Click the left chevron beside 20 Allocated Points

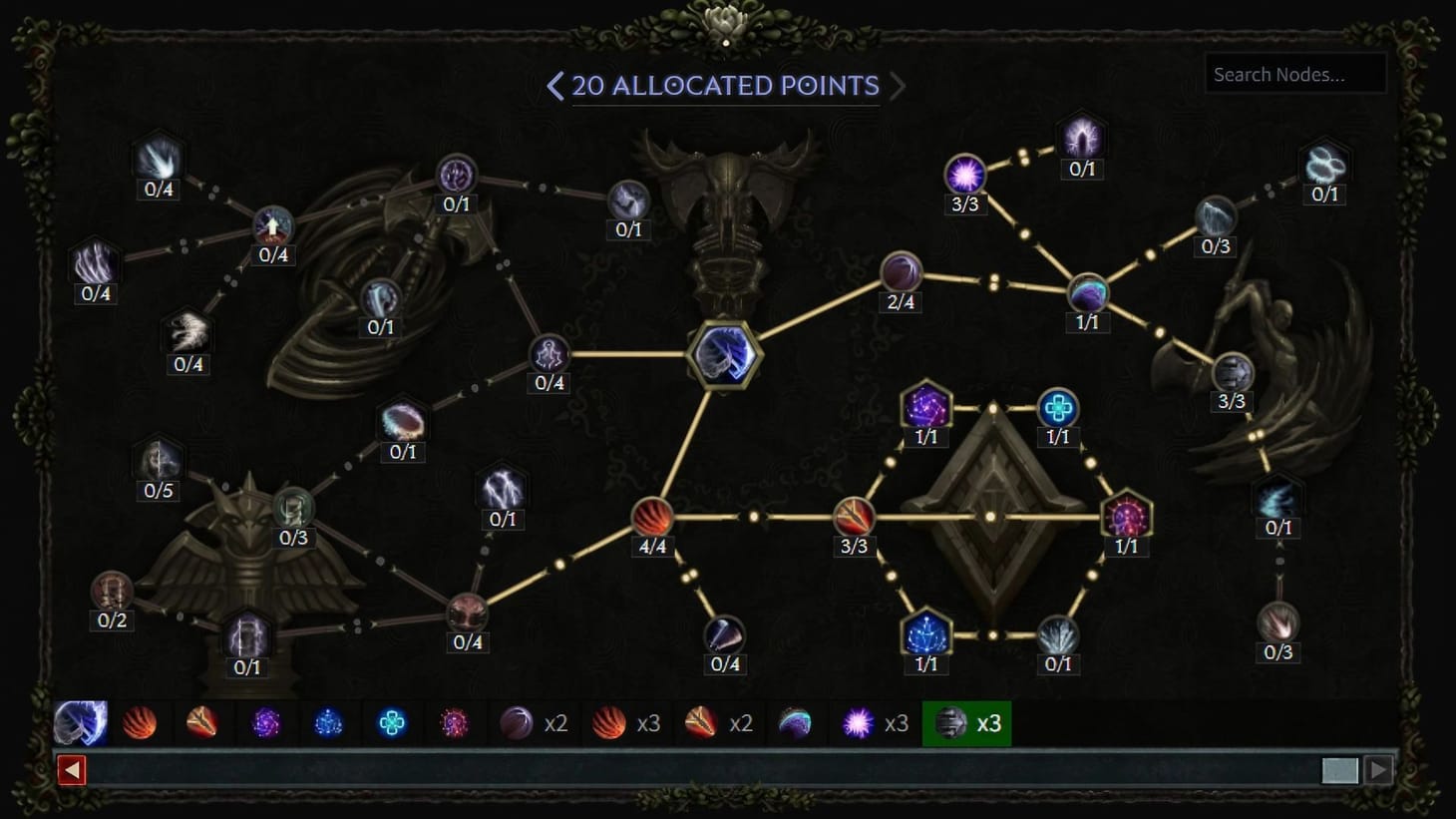click(x=555, y=87)
